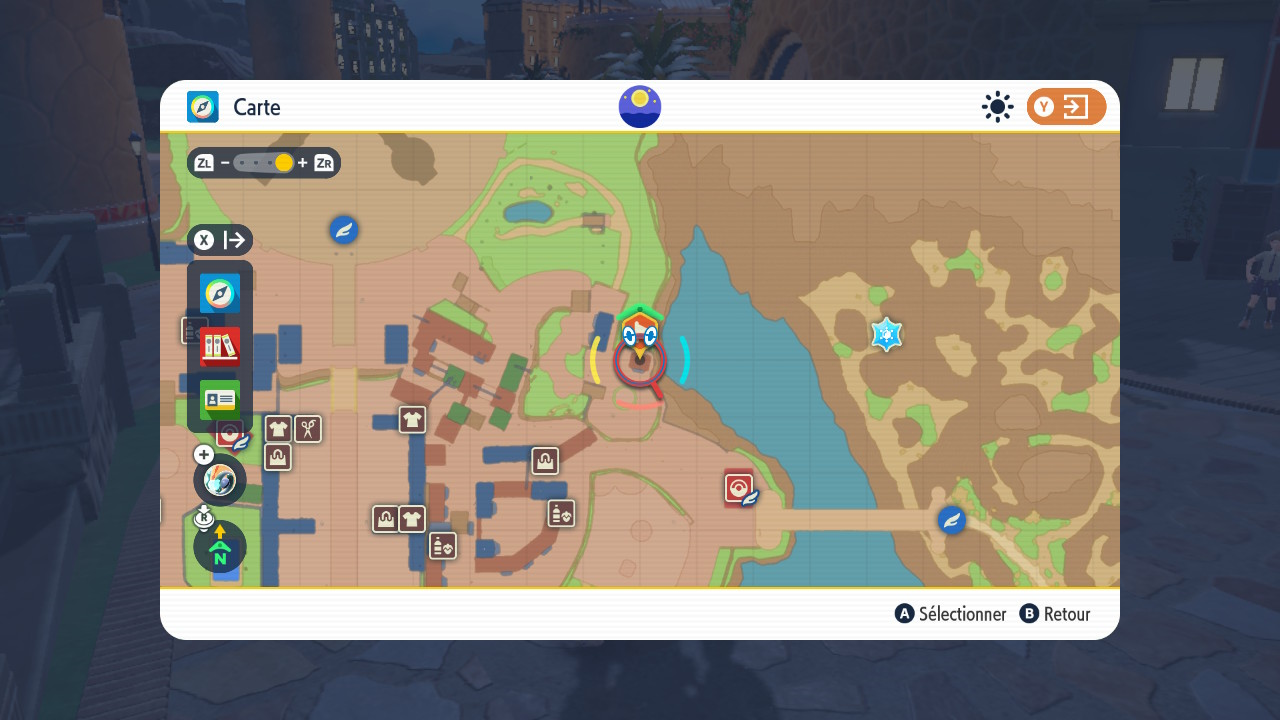Click the sun weather icon

pyautogui.click(x=997, y=107)
